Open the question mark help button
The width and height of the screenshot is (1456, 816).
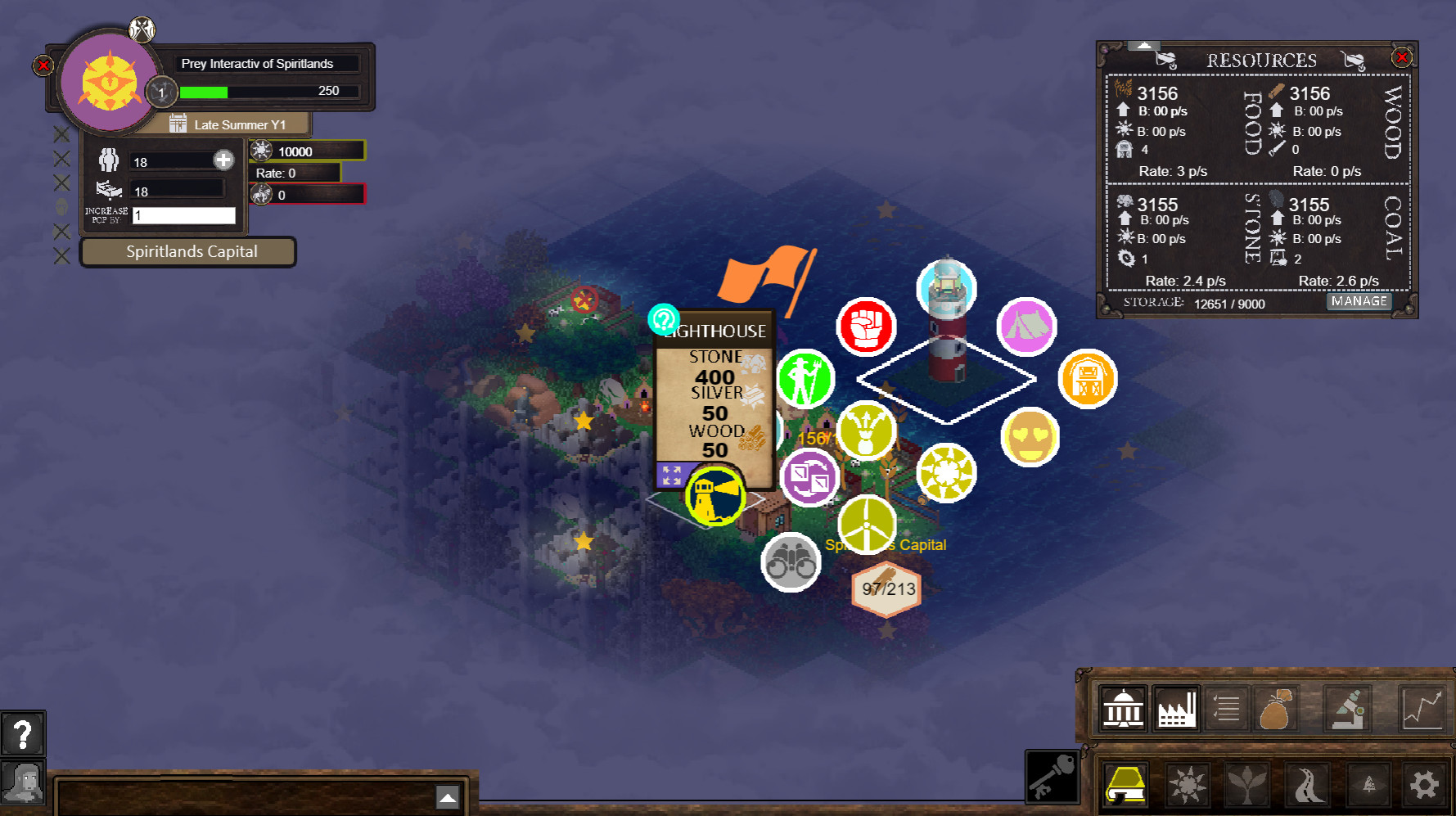pos(23,734)
